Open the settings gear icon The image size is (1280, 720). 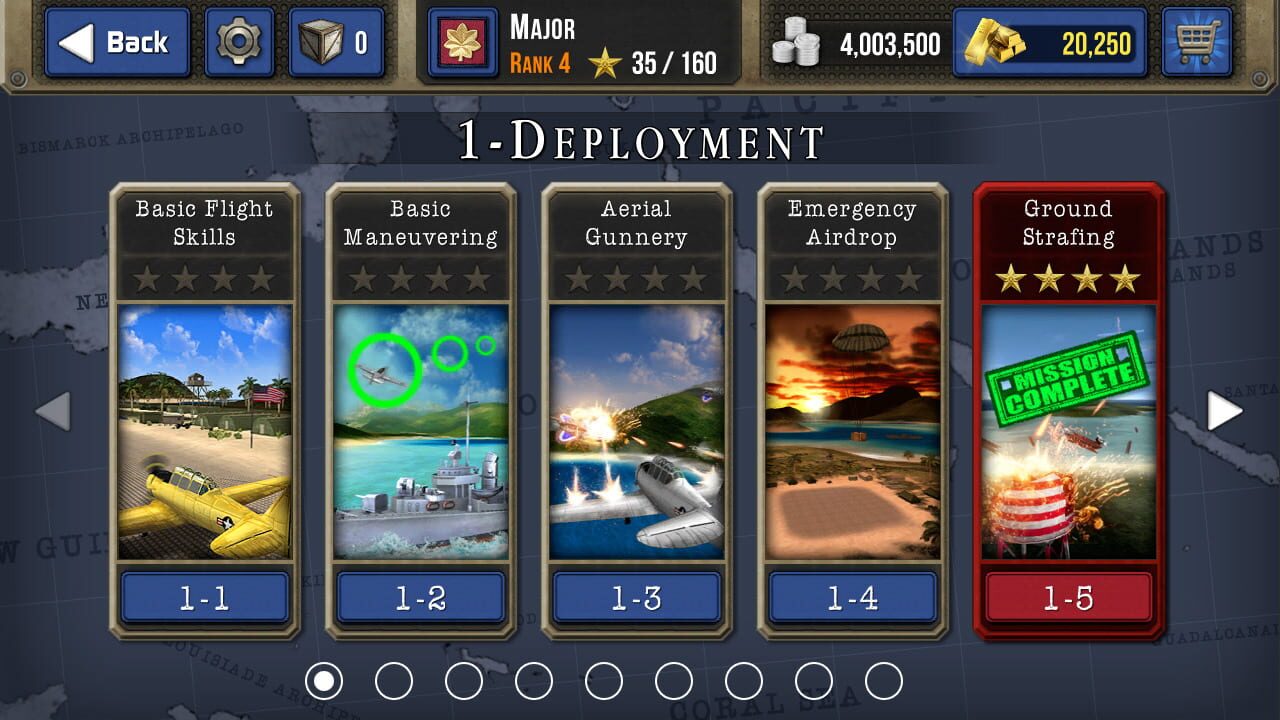pos(238,42)
